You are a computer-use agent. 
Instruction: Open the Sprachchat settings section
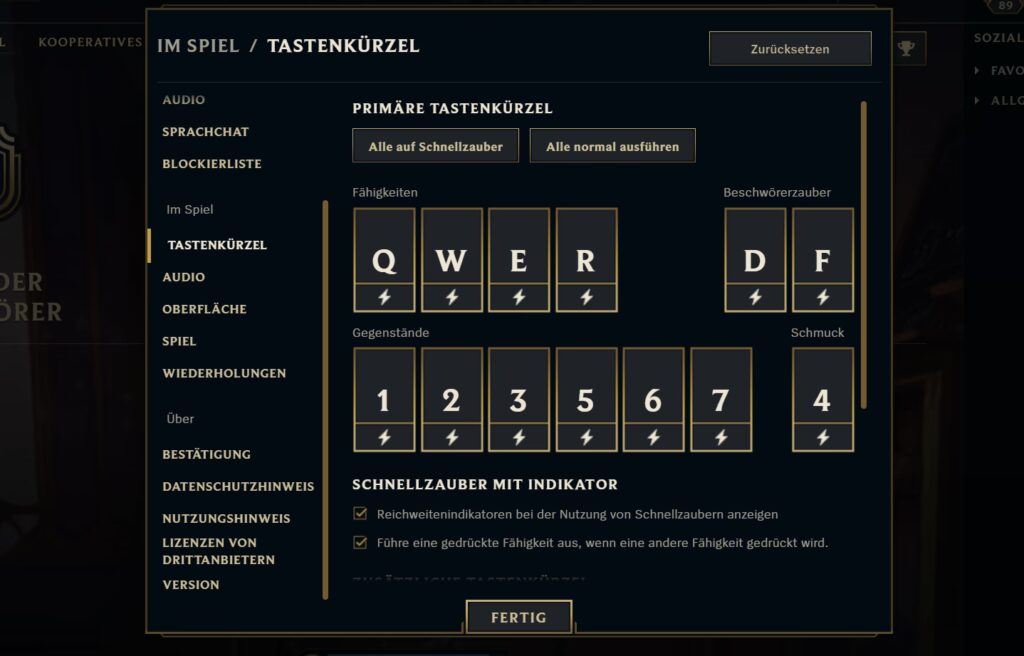[x=205, y=132]
